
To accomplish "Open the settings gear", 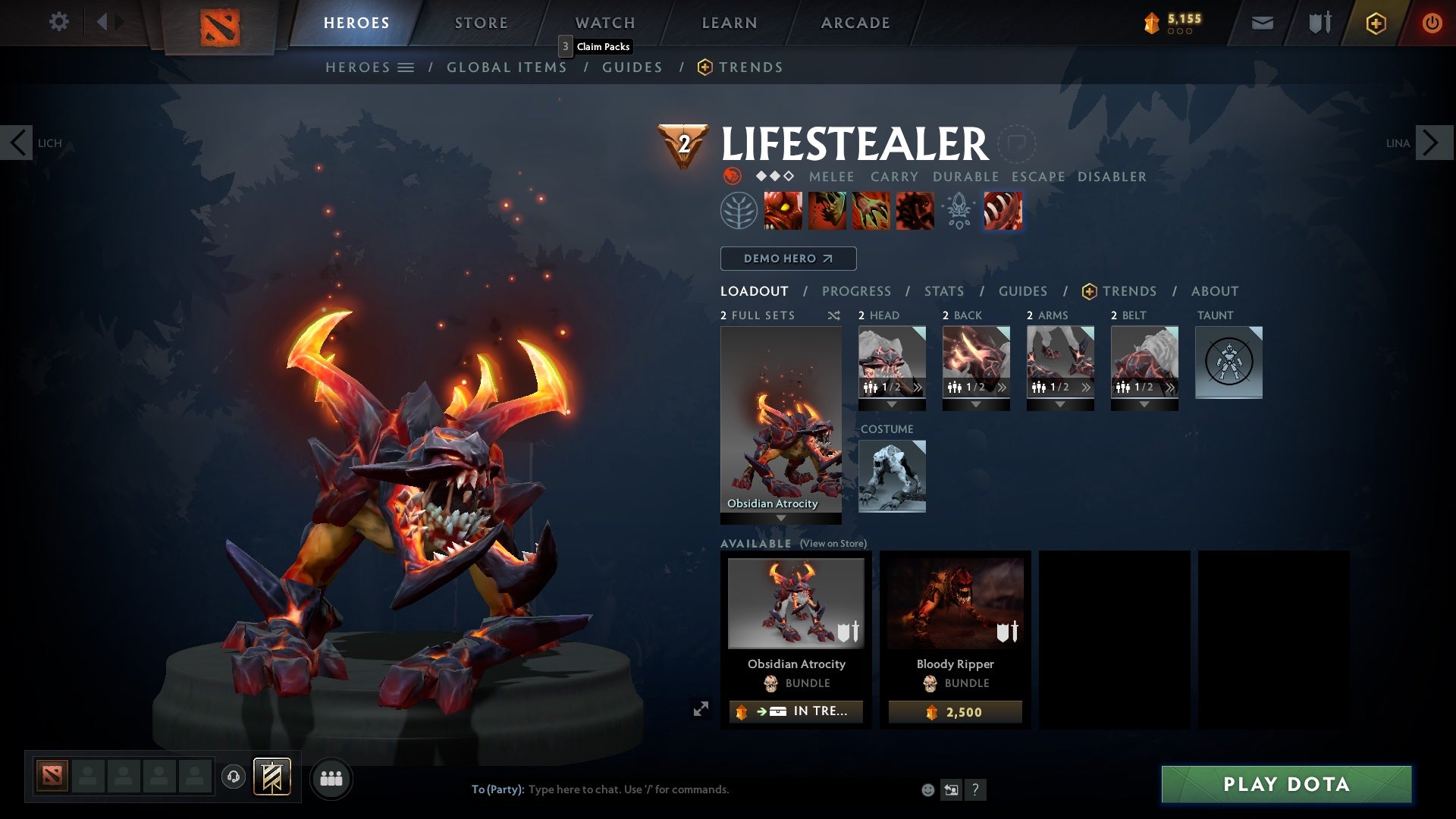I will coord(59,22).
